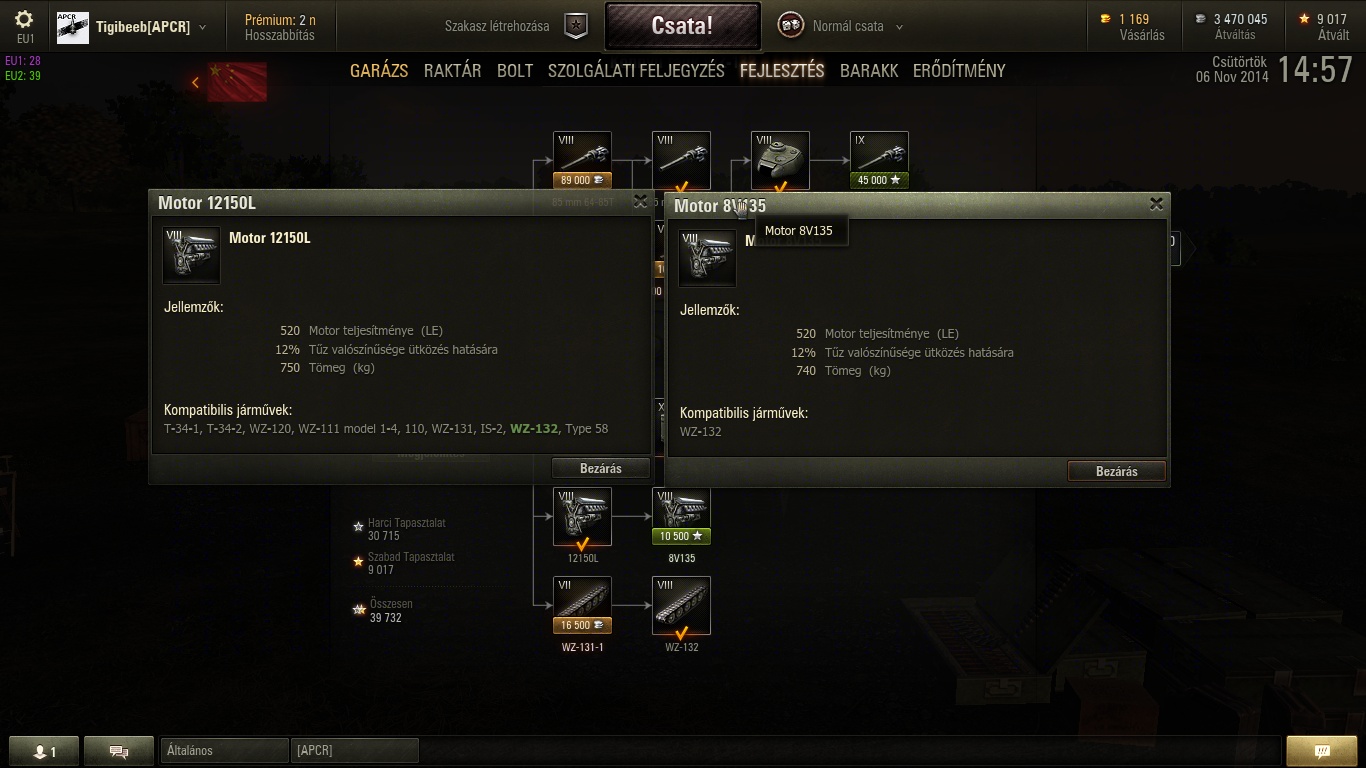Select the WZ-131-1 tracks module
This screenshot has height=768, width=1366.
click(582, 605)
